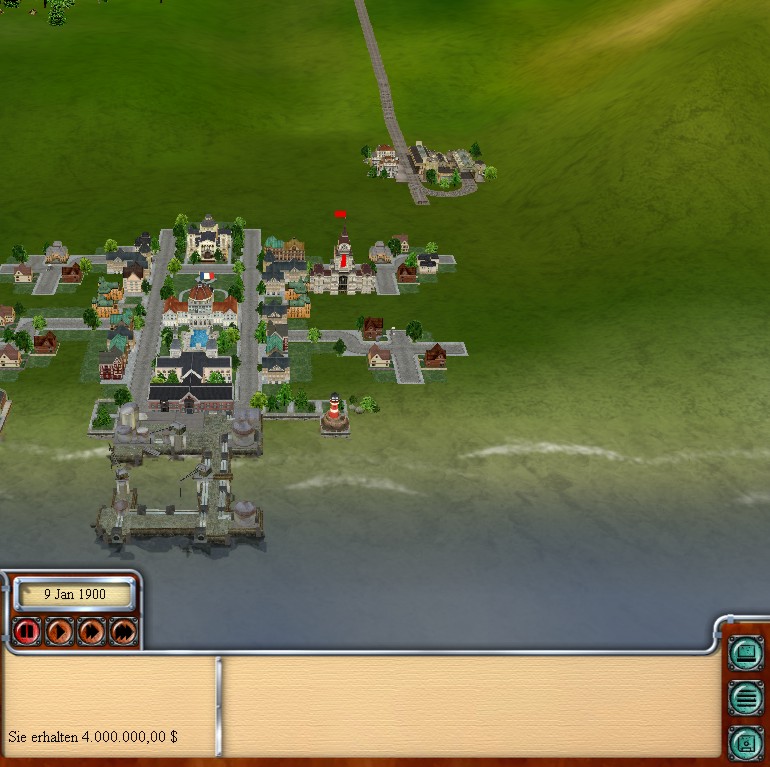Open the horizontal lines list menu
The image size is (770, 767).
(745, 697)
